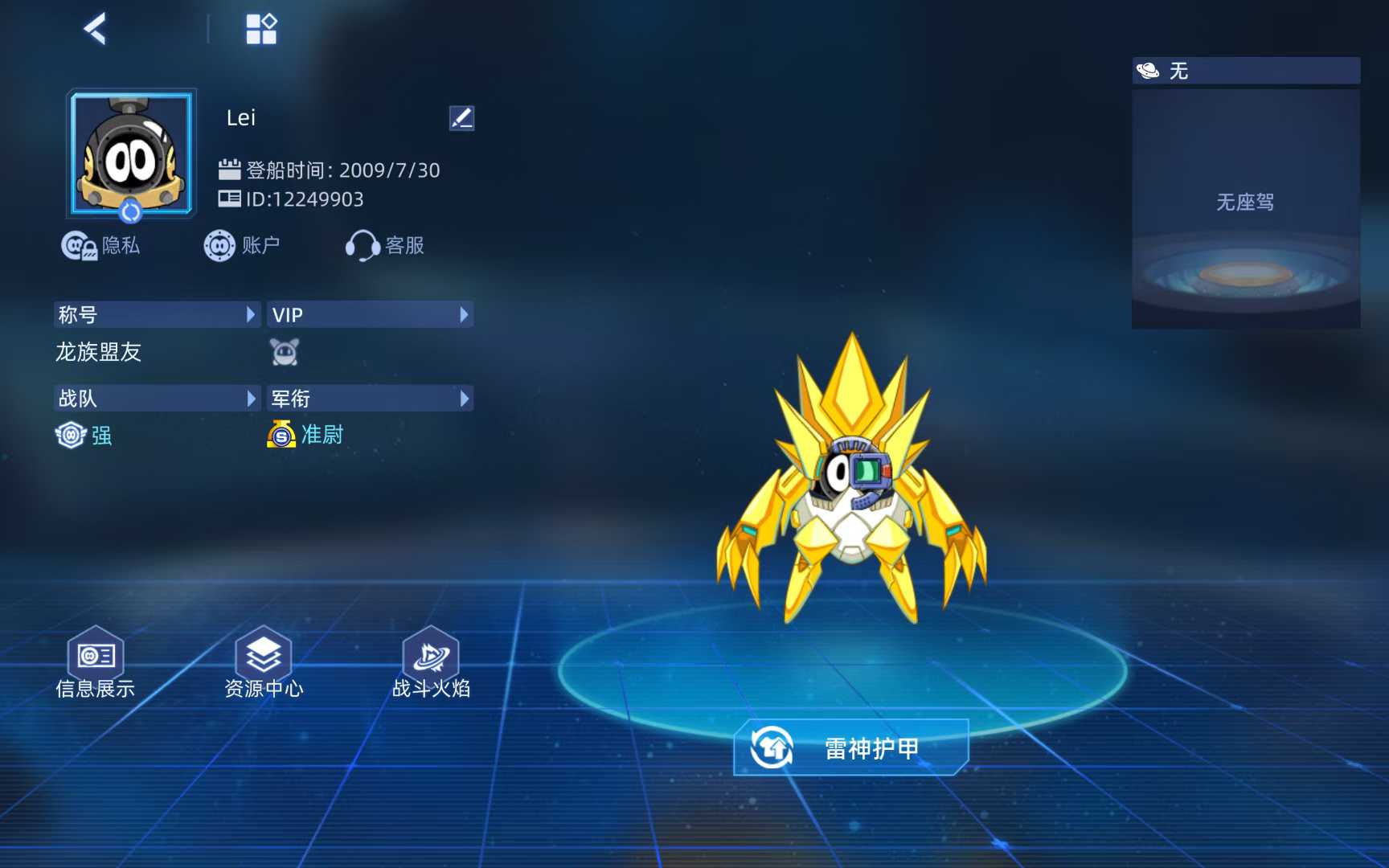Screen dimensions: 1389x868
Task: Open the 军衔 military rank panel
Action: click(370, 399)
